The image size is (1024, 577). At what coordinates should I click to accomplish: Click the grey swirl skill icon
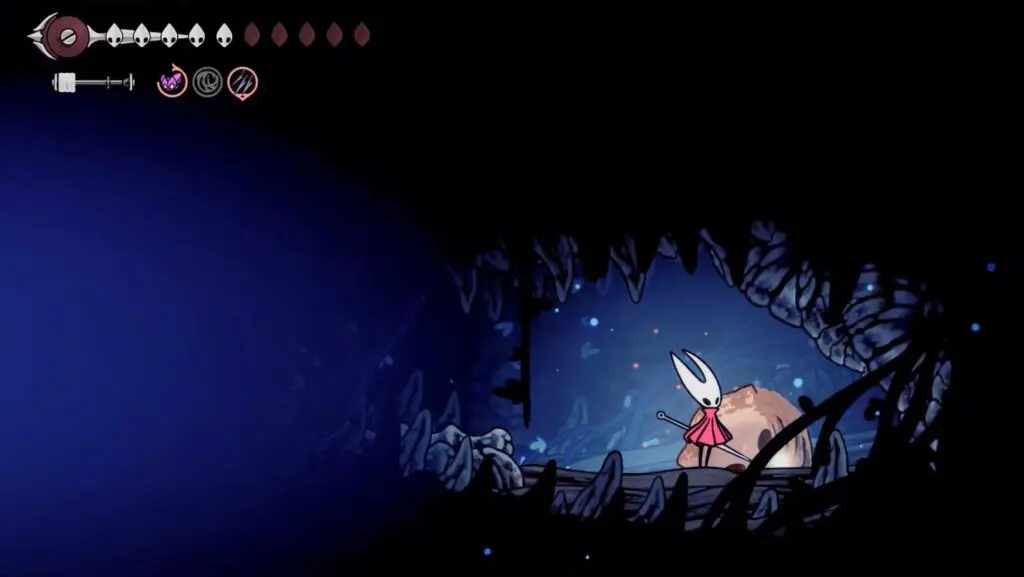(x=207, y=82)
